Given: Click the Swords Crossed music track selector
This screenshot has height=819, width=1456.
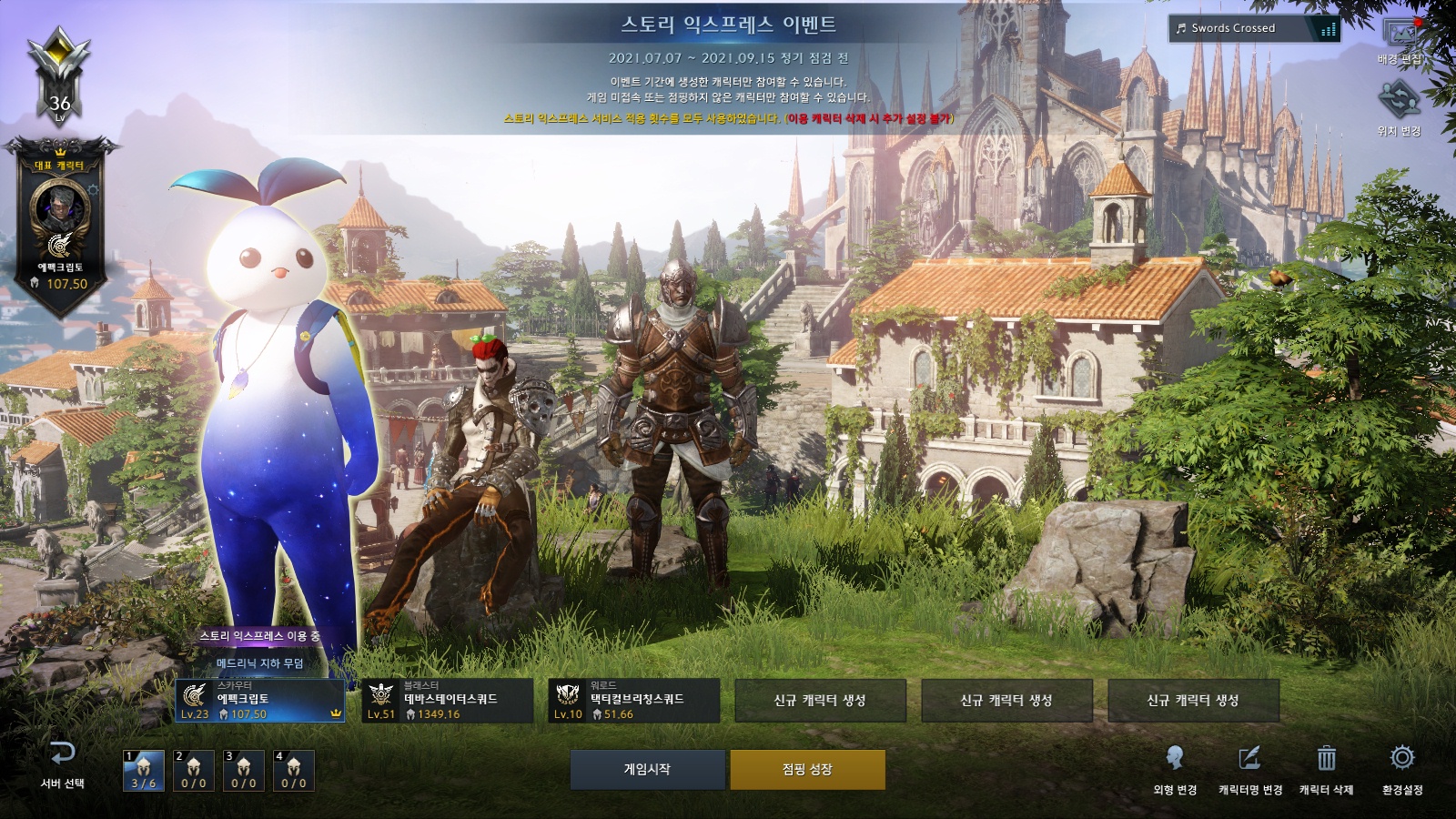Looking at the screenshot, I should click(x=1254, y=28).
